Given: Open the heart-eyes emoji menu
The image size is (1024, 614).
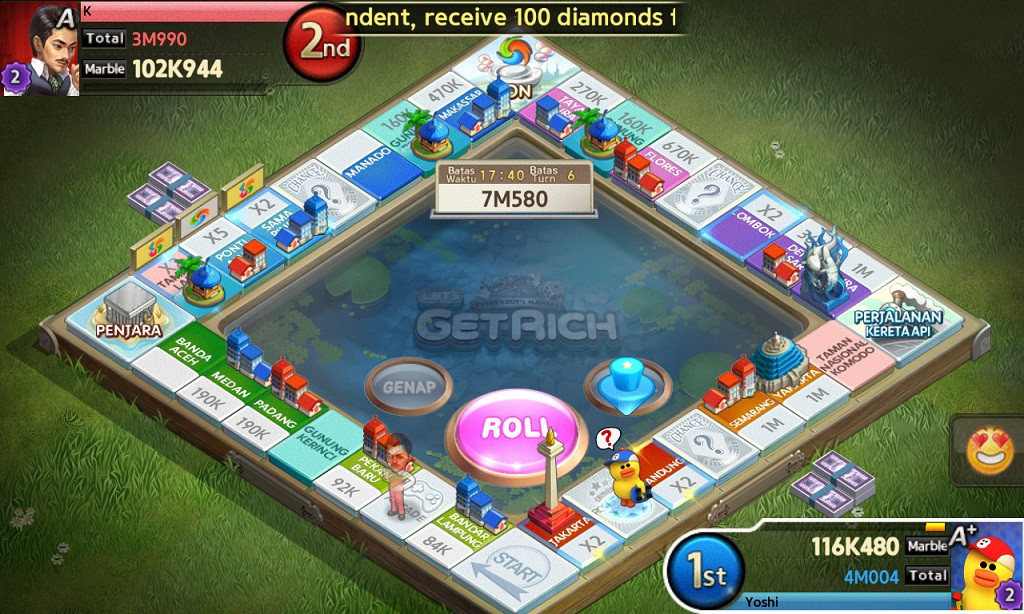Looking at the screenshot, I should click(x=990, y=452).
